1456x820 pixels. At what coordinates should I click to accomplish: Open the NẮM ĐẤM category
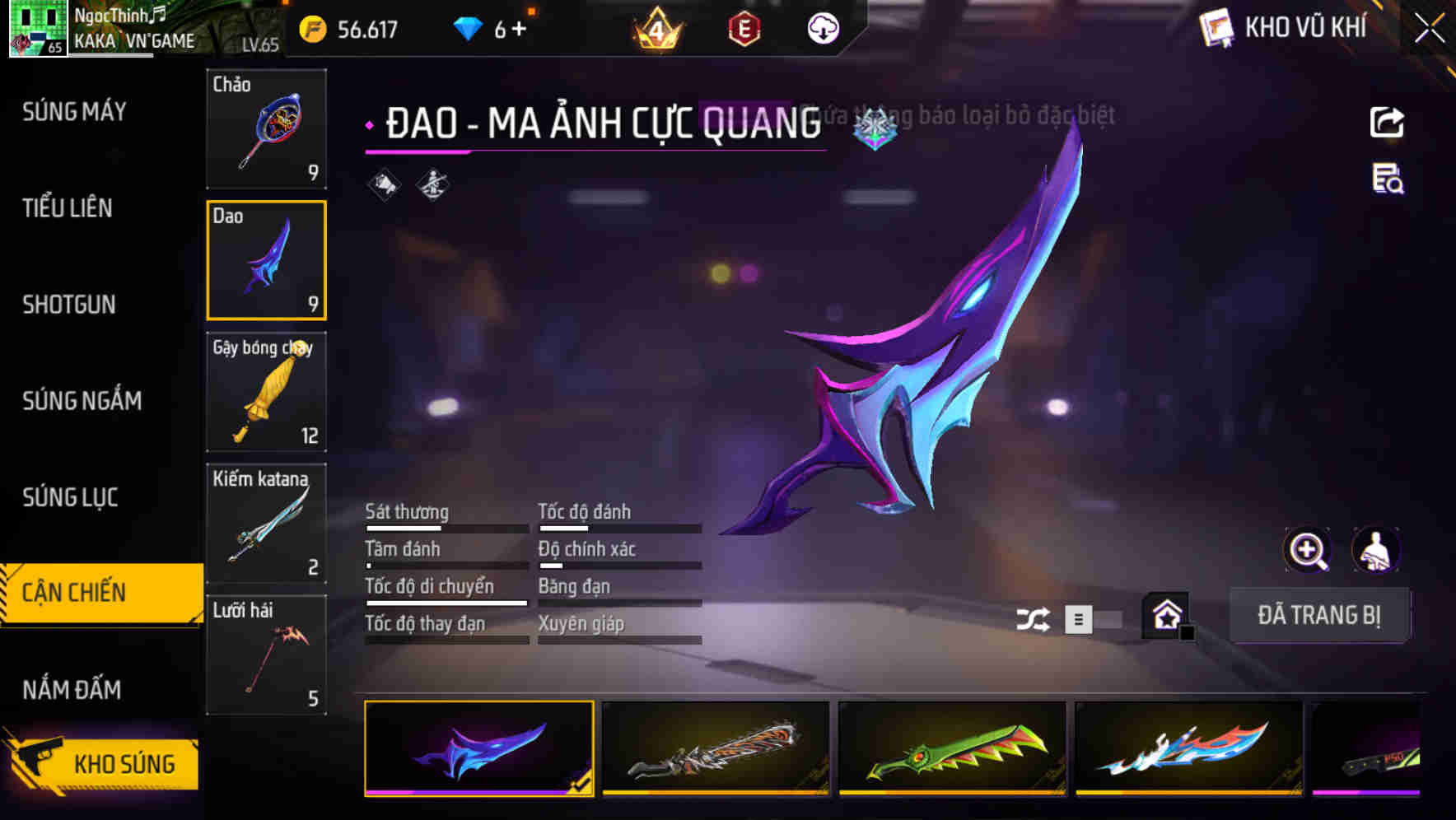[74, 690]
